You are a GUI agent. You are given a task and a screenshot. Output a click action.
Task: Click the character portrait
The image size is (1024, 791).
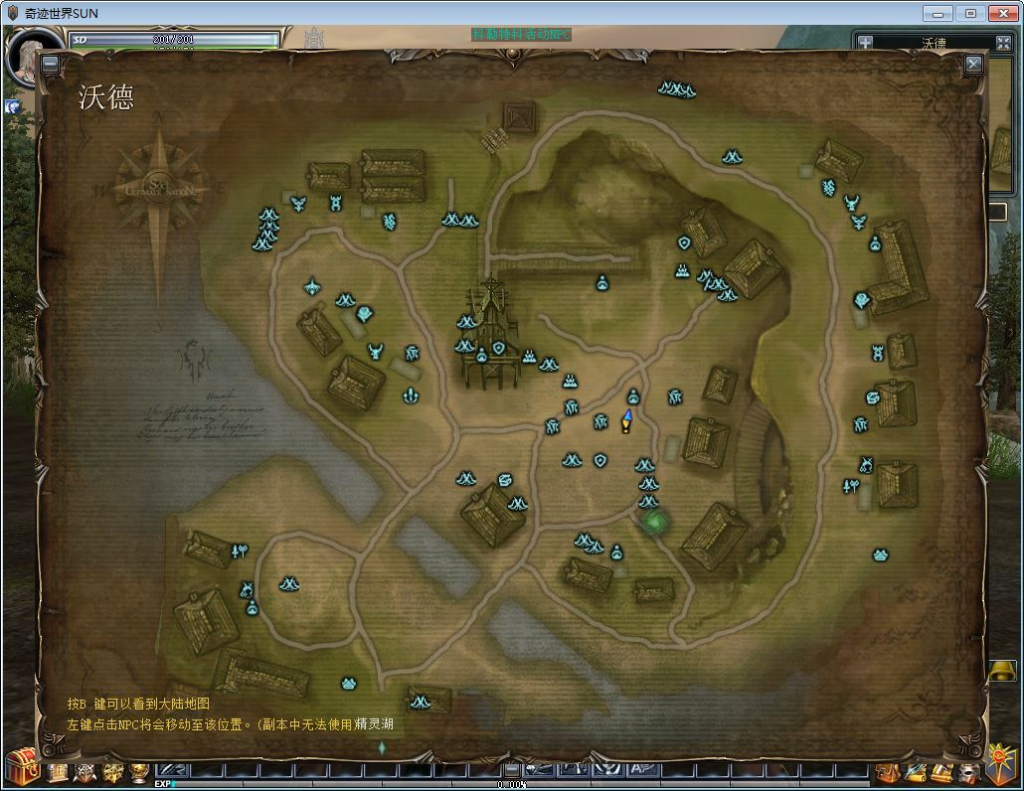[x=28, y=58]
